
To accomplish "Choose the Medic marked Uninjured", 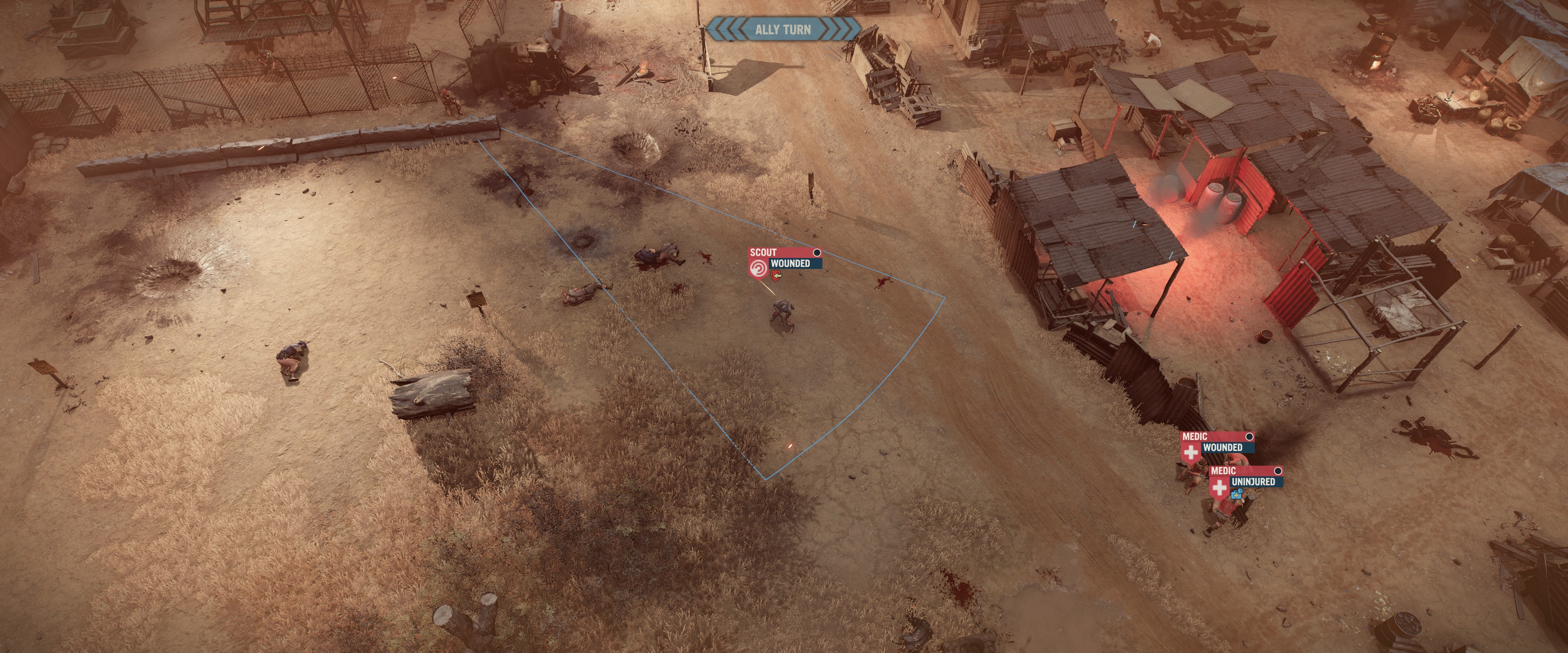I will coord(1245,477).
